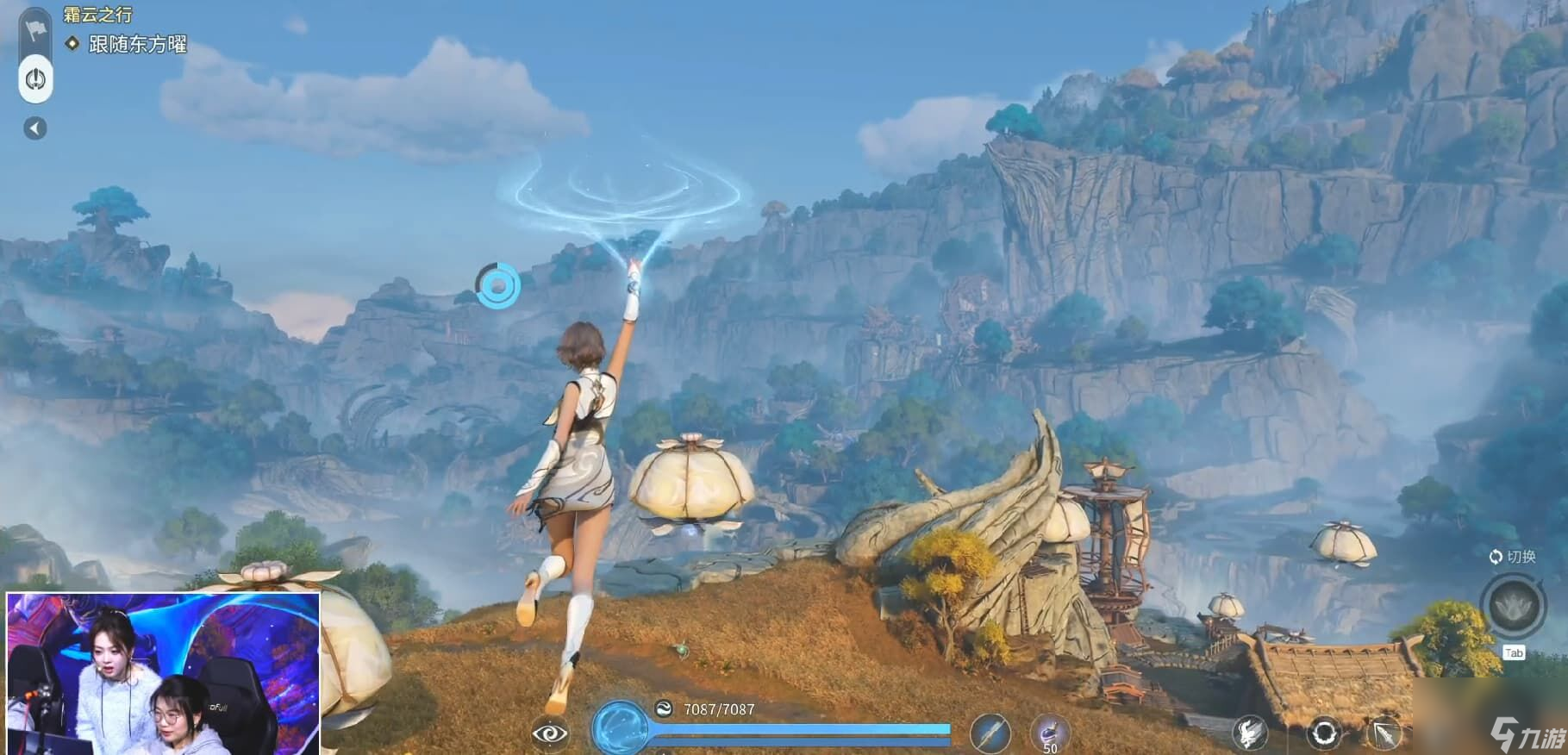Select the feather weapon slot
The image size is (1568, 755).
(x=990, y=733)
